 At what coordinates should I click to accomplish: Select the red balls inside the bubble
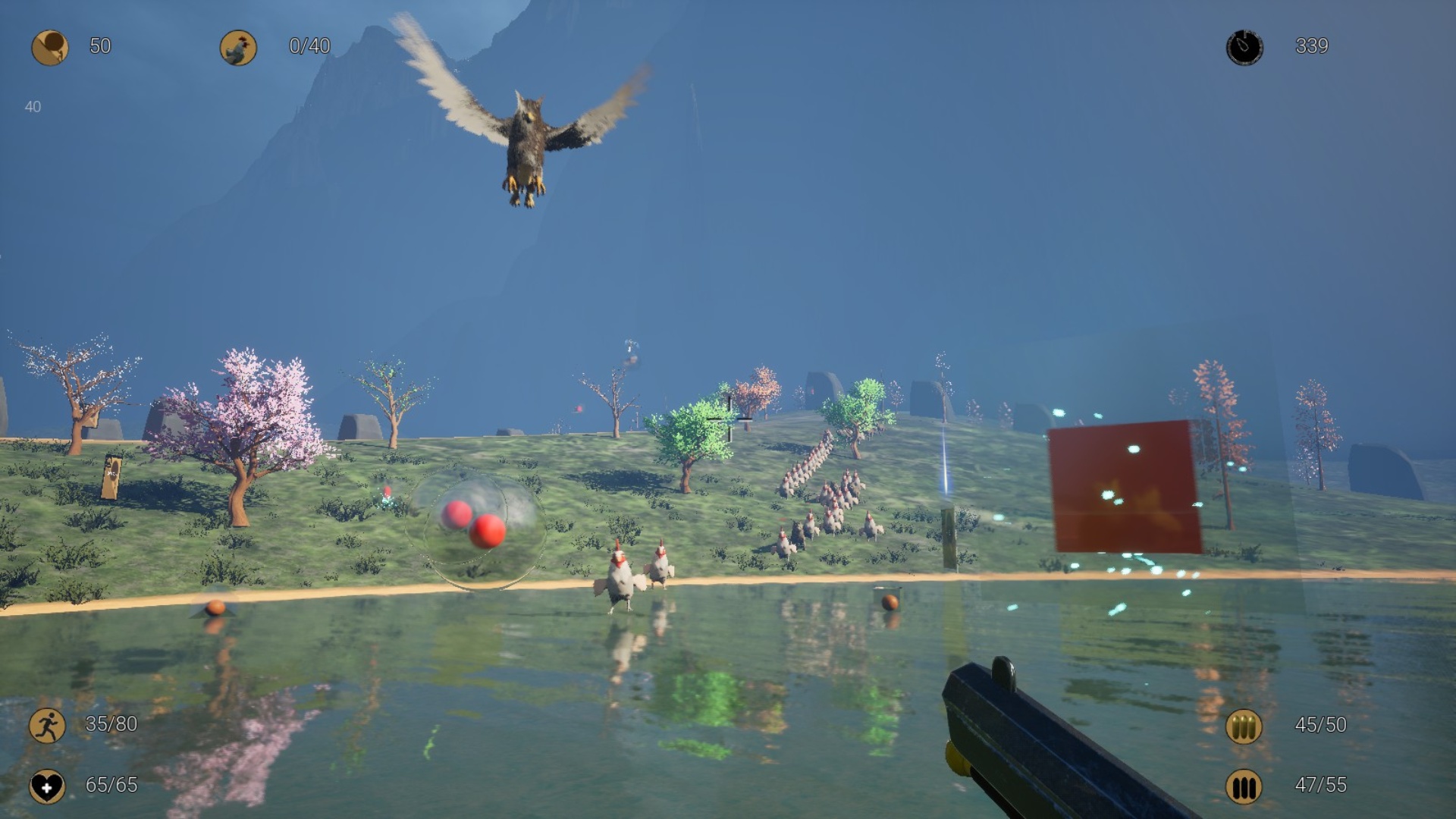474,523
